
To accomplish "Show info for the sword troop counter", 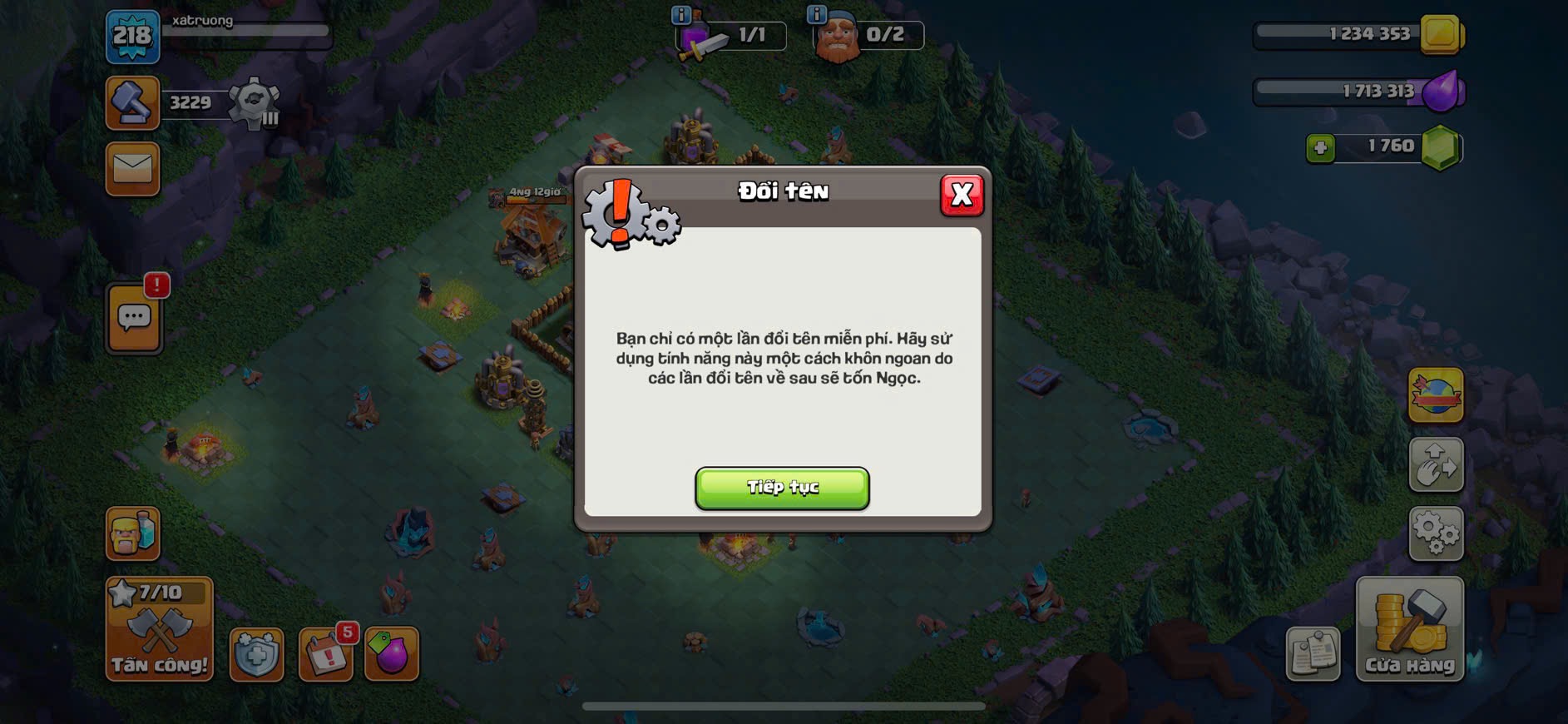I will [x=681, y=15].
